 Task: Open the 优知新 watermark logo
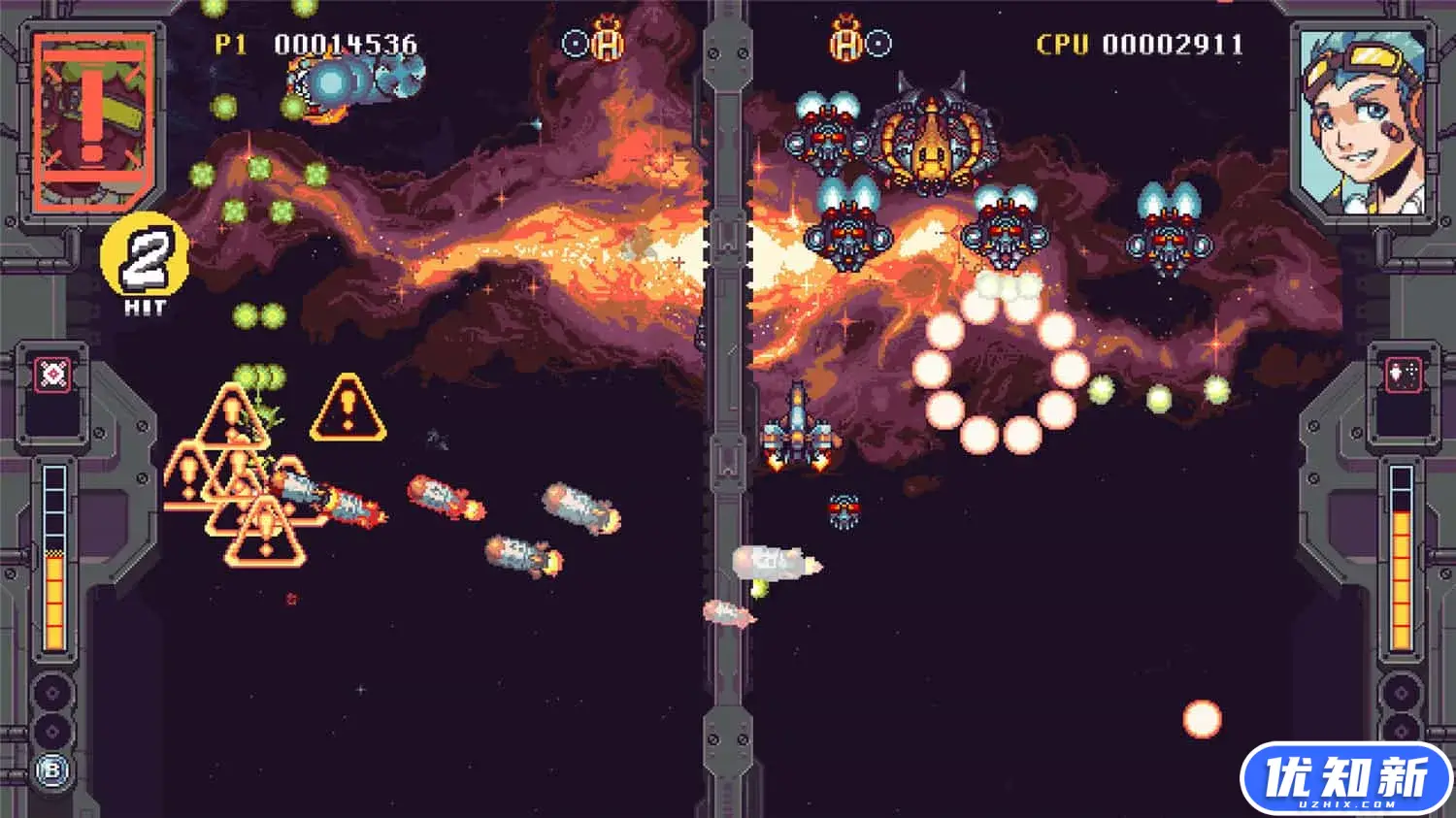(1345, 778)
